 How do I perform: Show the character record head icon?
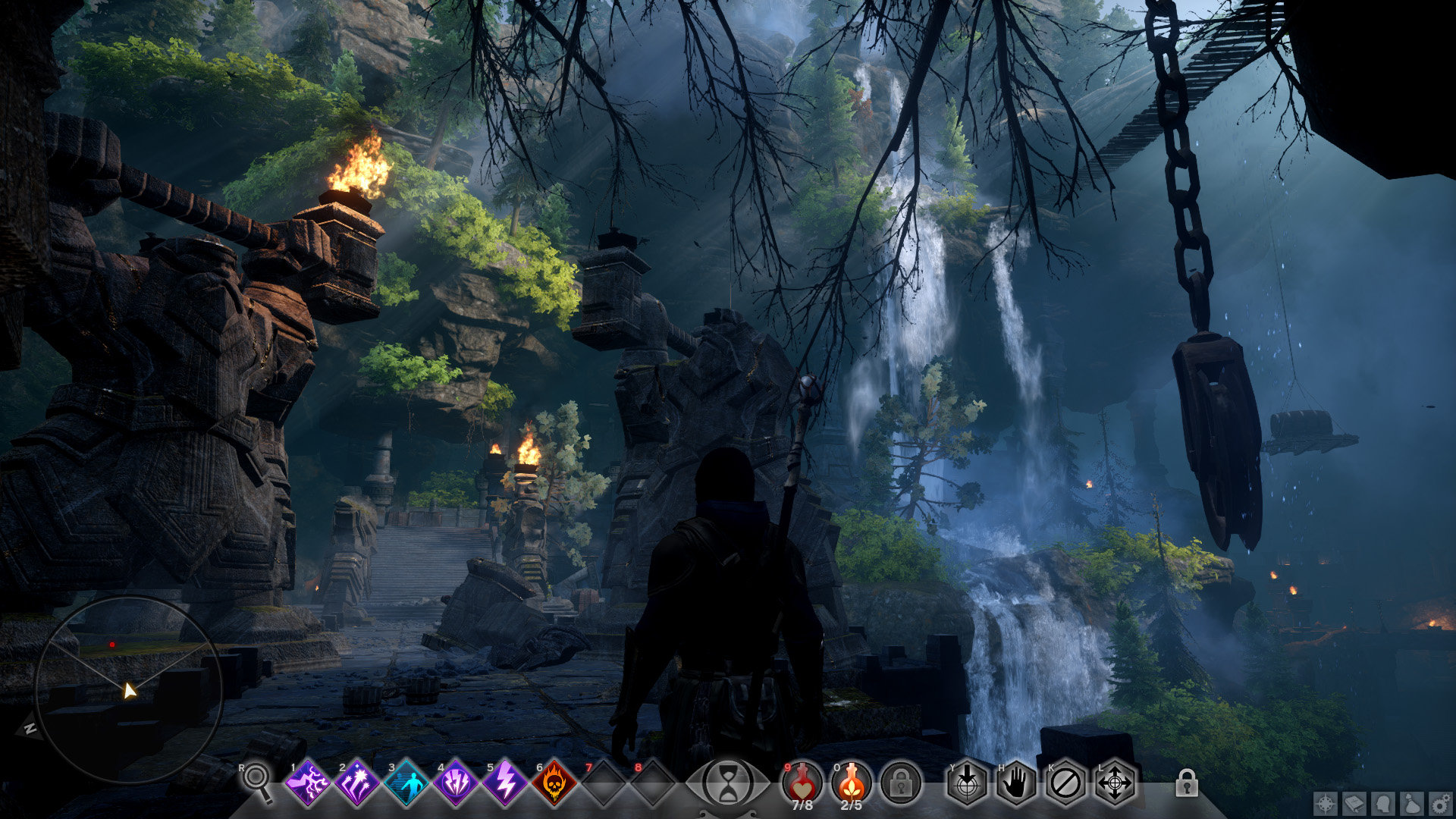coord(1384,803)
